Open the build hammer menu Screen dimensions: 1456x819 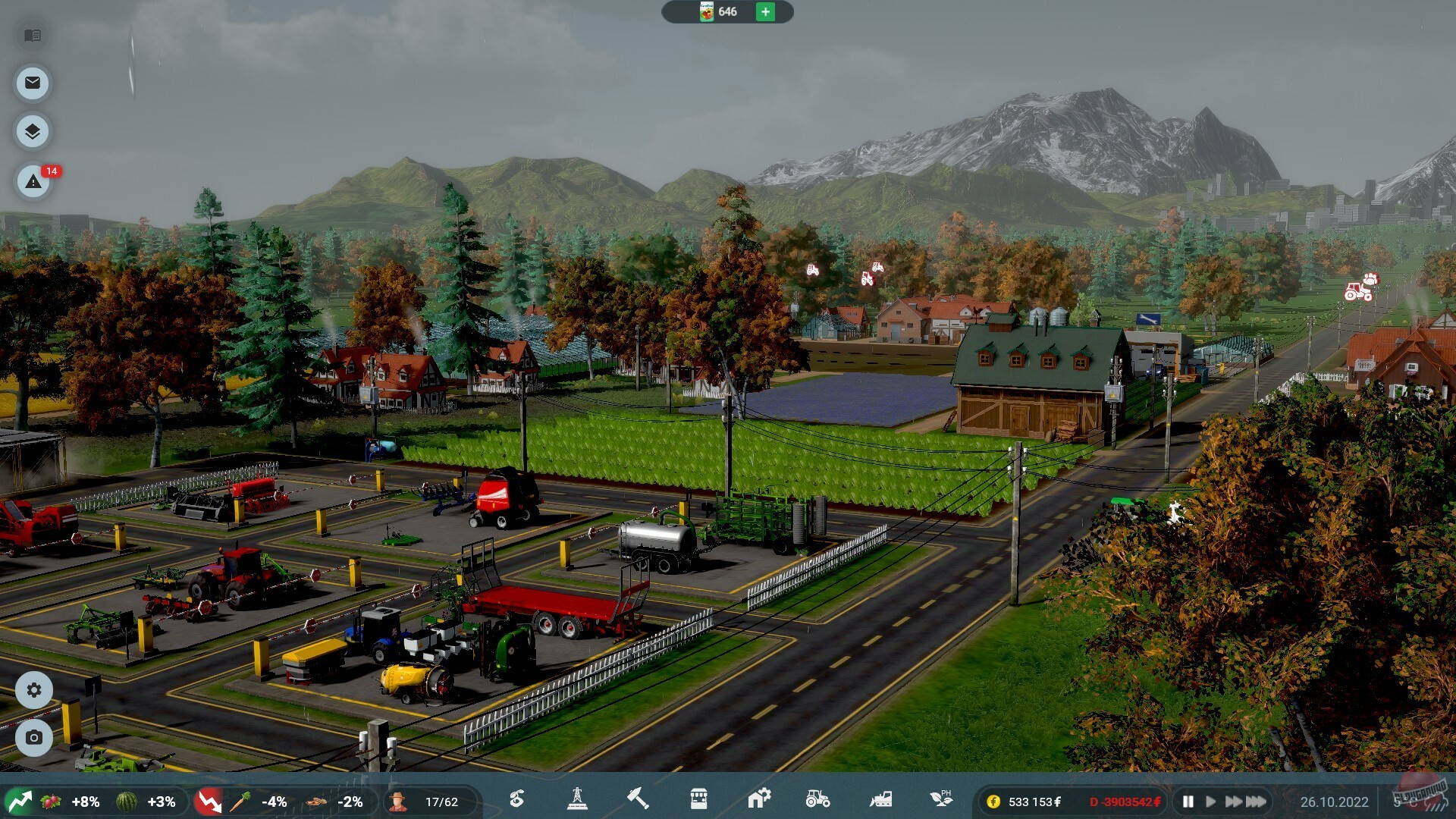tap(639, 801)
